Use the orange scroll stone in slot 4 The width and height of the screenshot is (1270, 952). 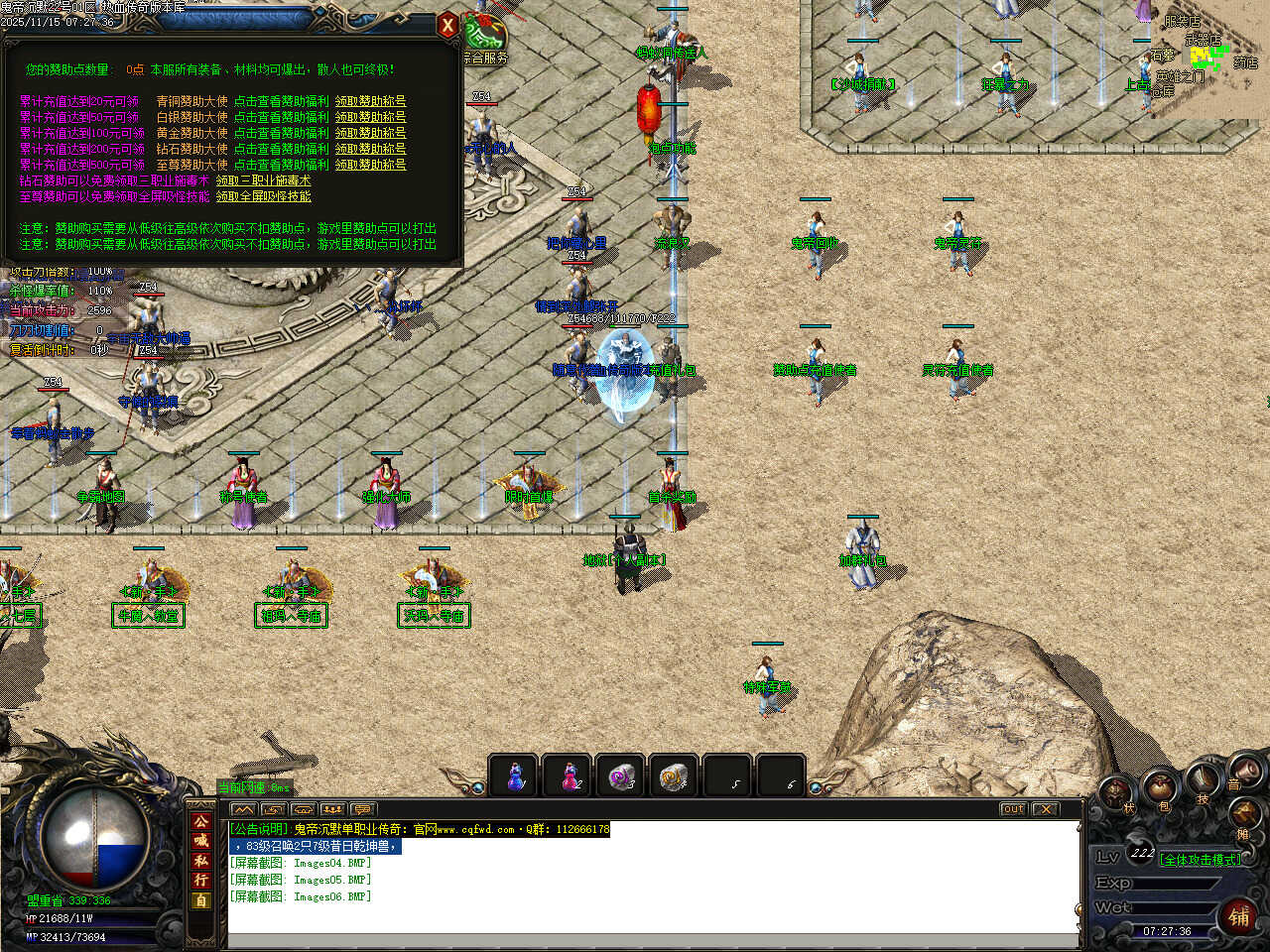(x=676, y=777)
